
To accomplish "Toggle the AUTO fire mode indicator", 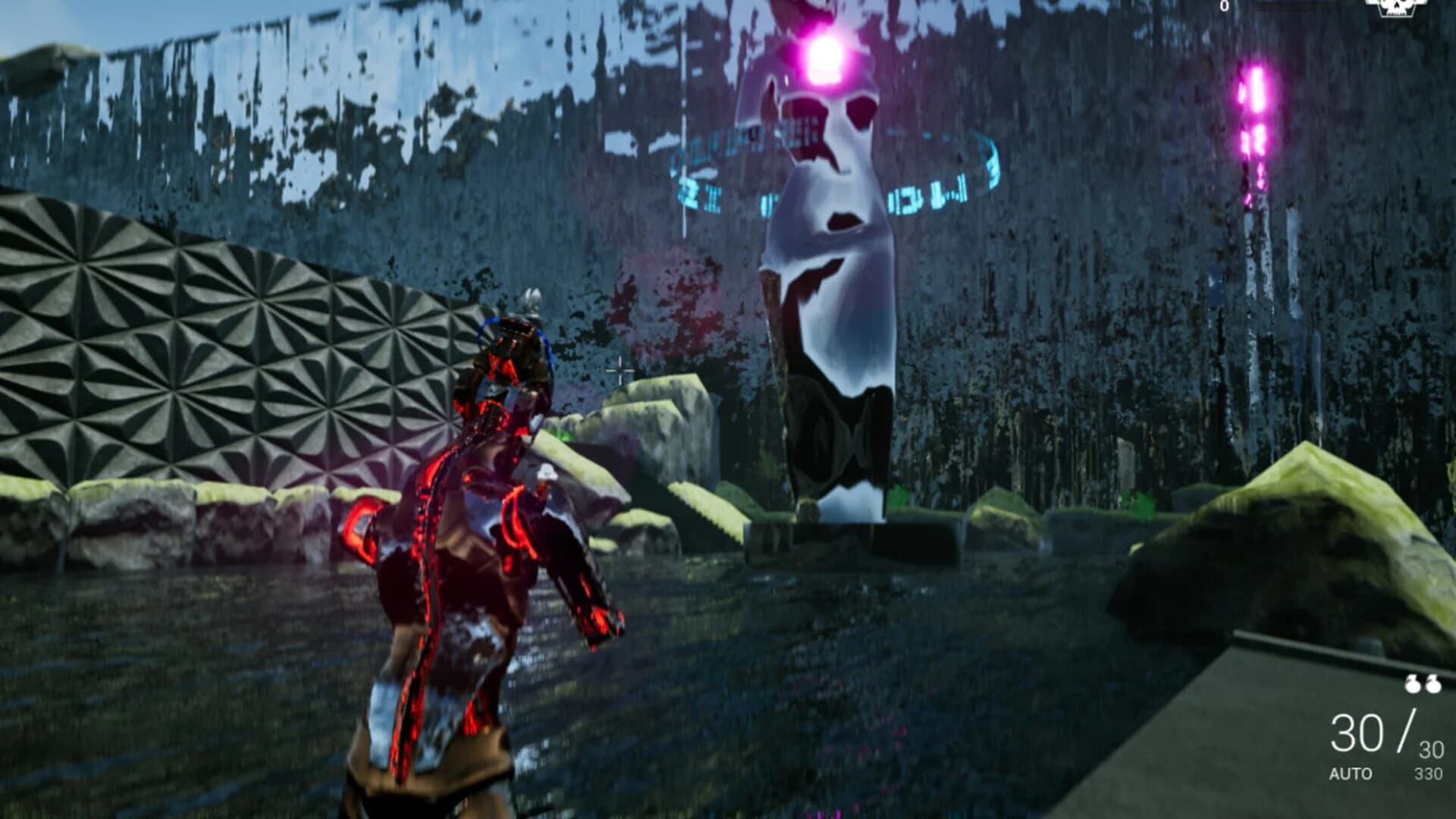I will 1351,772.
